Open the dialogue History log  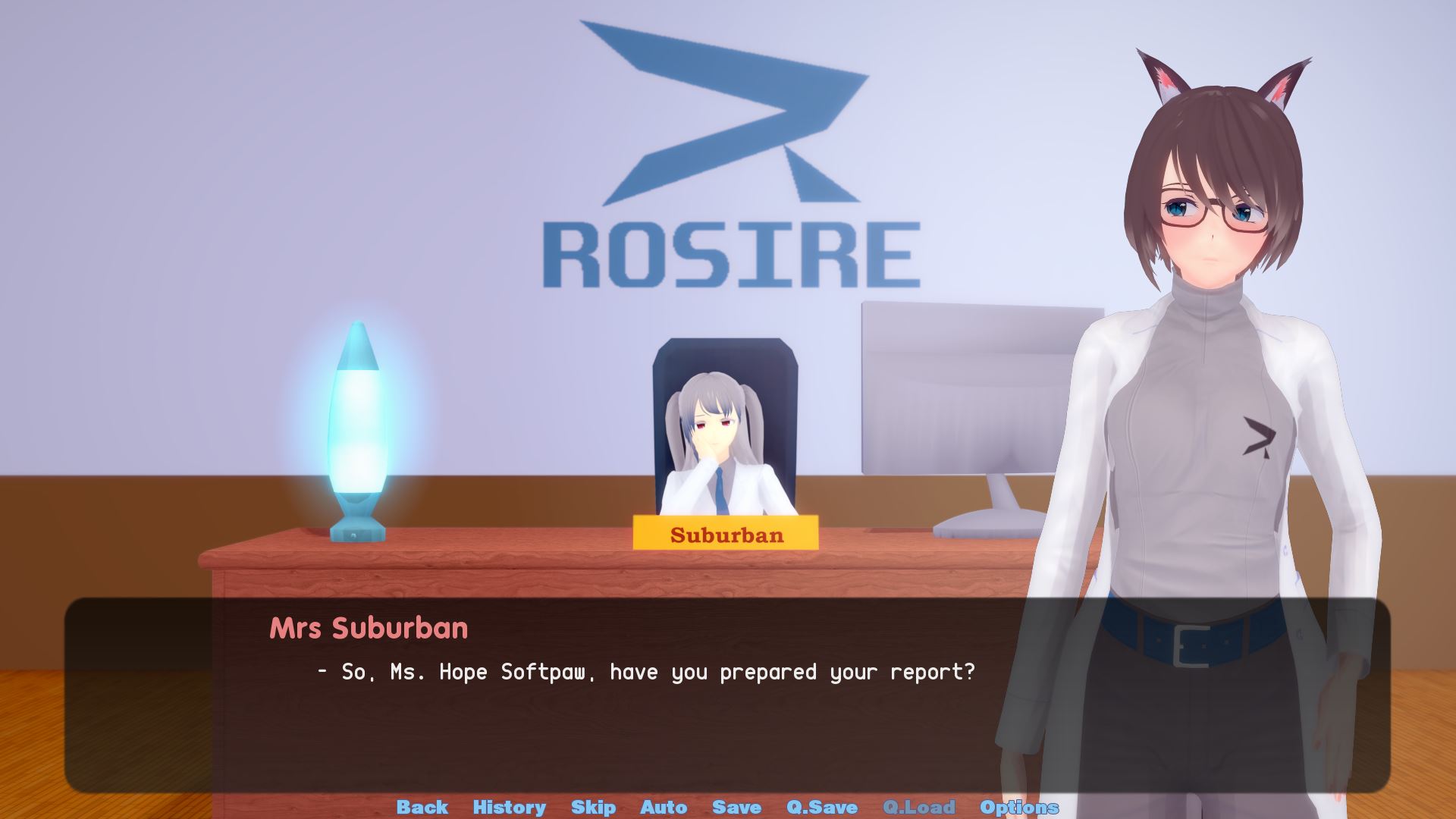tap(509, 807)
